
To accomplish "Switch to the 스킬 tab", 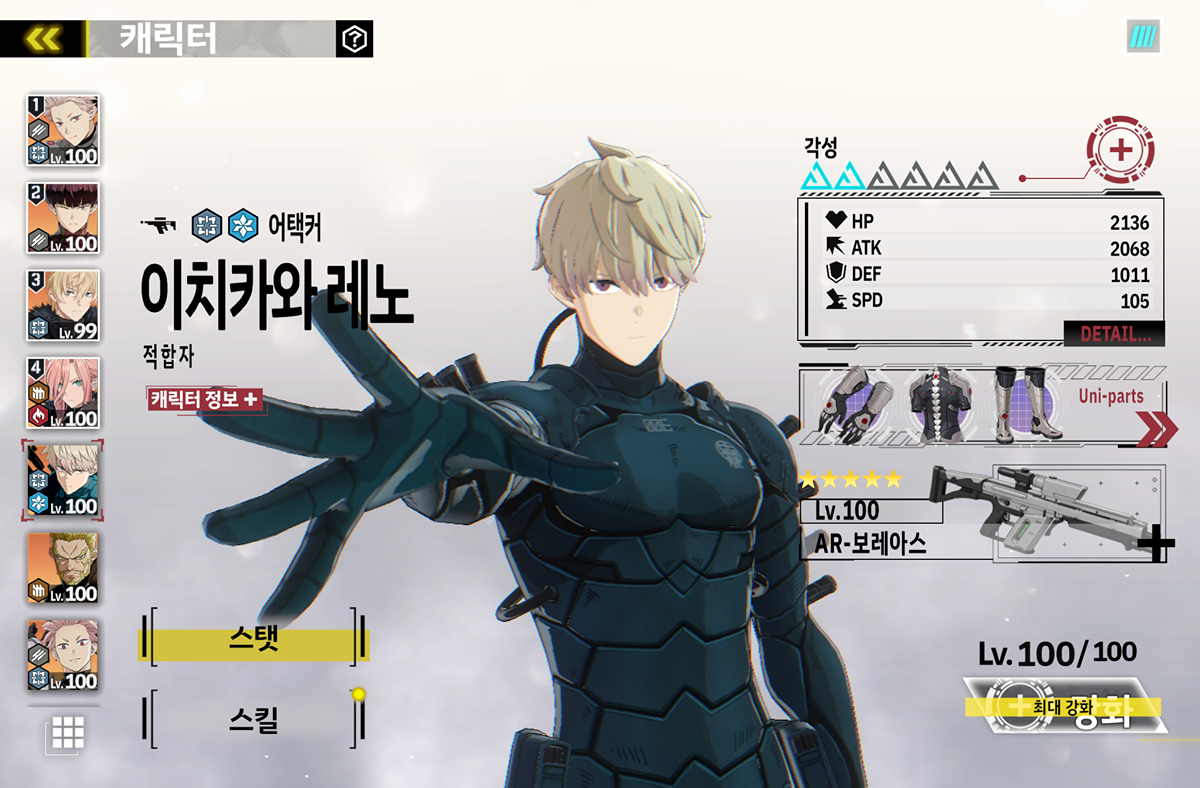I will click(253, 719).
